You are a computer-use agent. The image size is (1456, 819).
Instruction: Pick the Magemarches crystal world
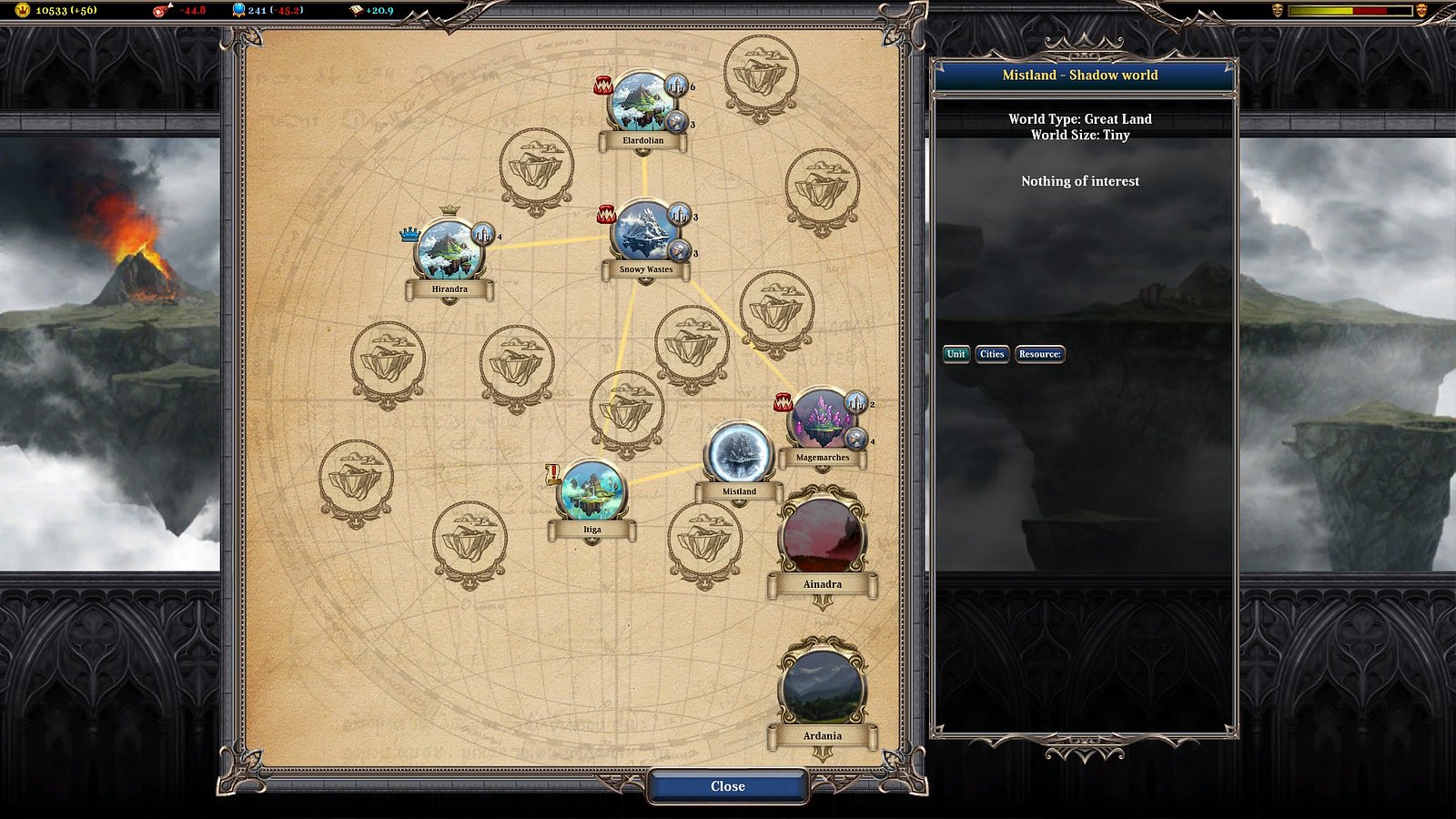(x=822, y=421)
